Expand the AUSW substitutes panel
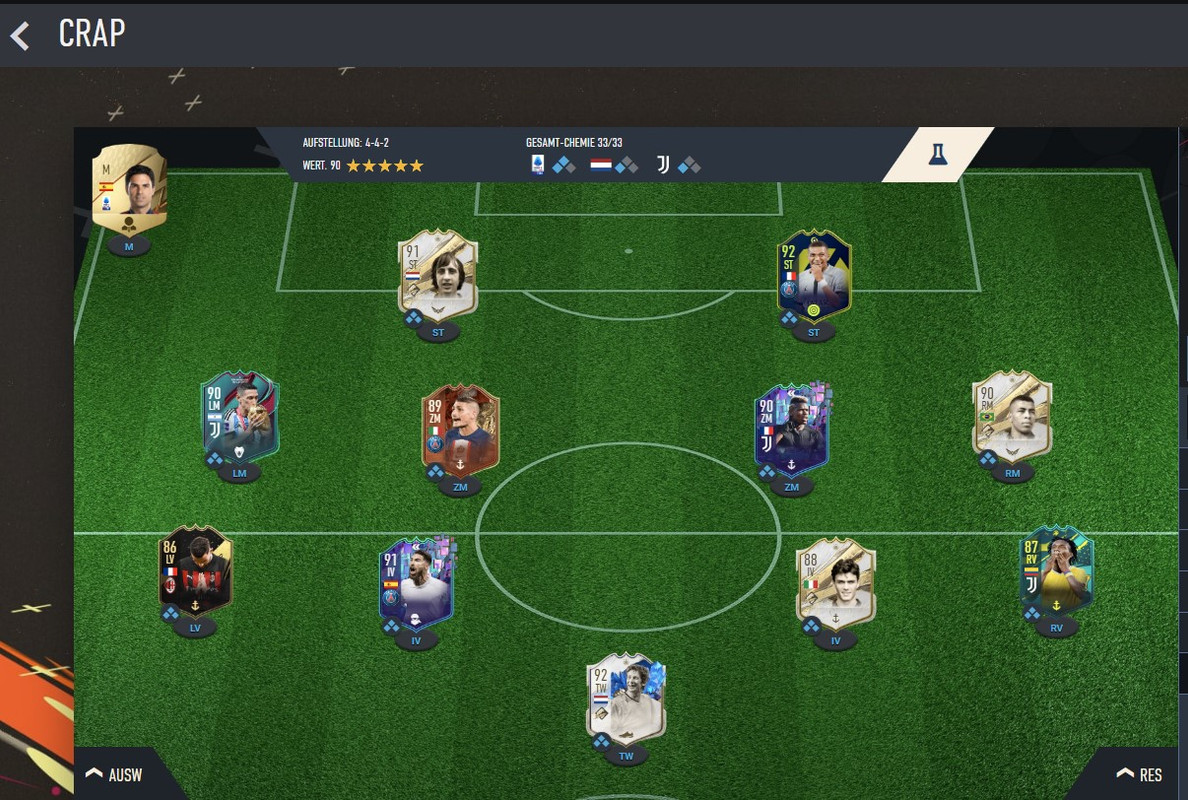 (115, 774)
